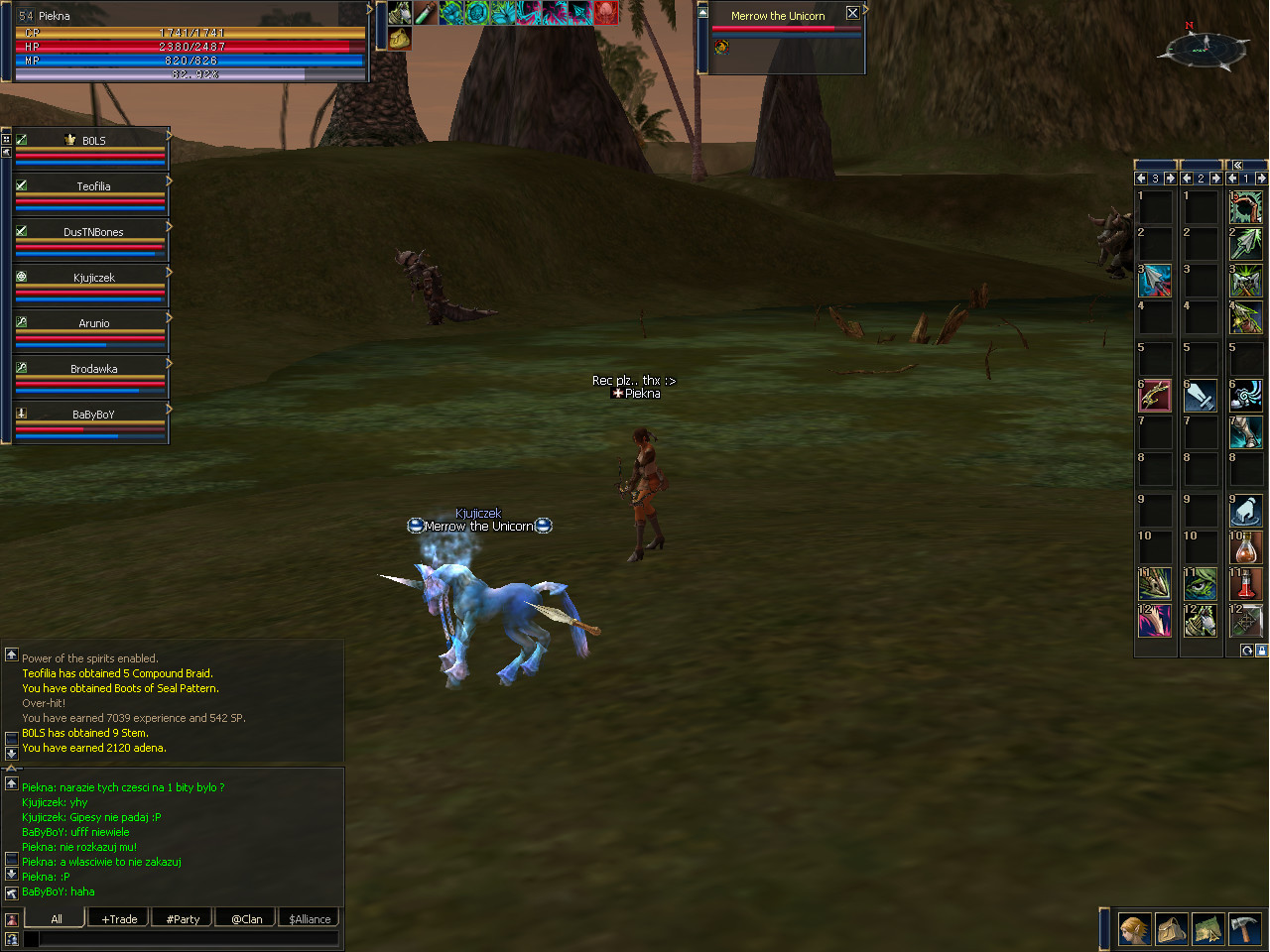Switch to the +Trade chat tab
Viewport: 1270px width, 952px height.
point(119,919)
